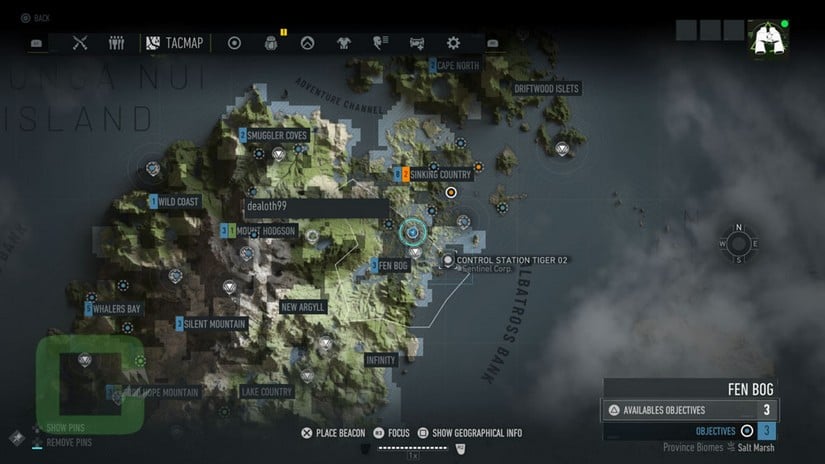Select the objectives circle tab
825x464 pixels.
[x=235, y=43]
